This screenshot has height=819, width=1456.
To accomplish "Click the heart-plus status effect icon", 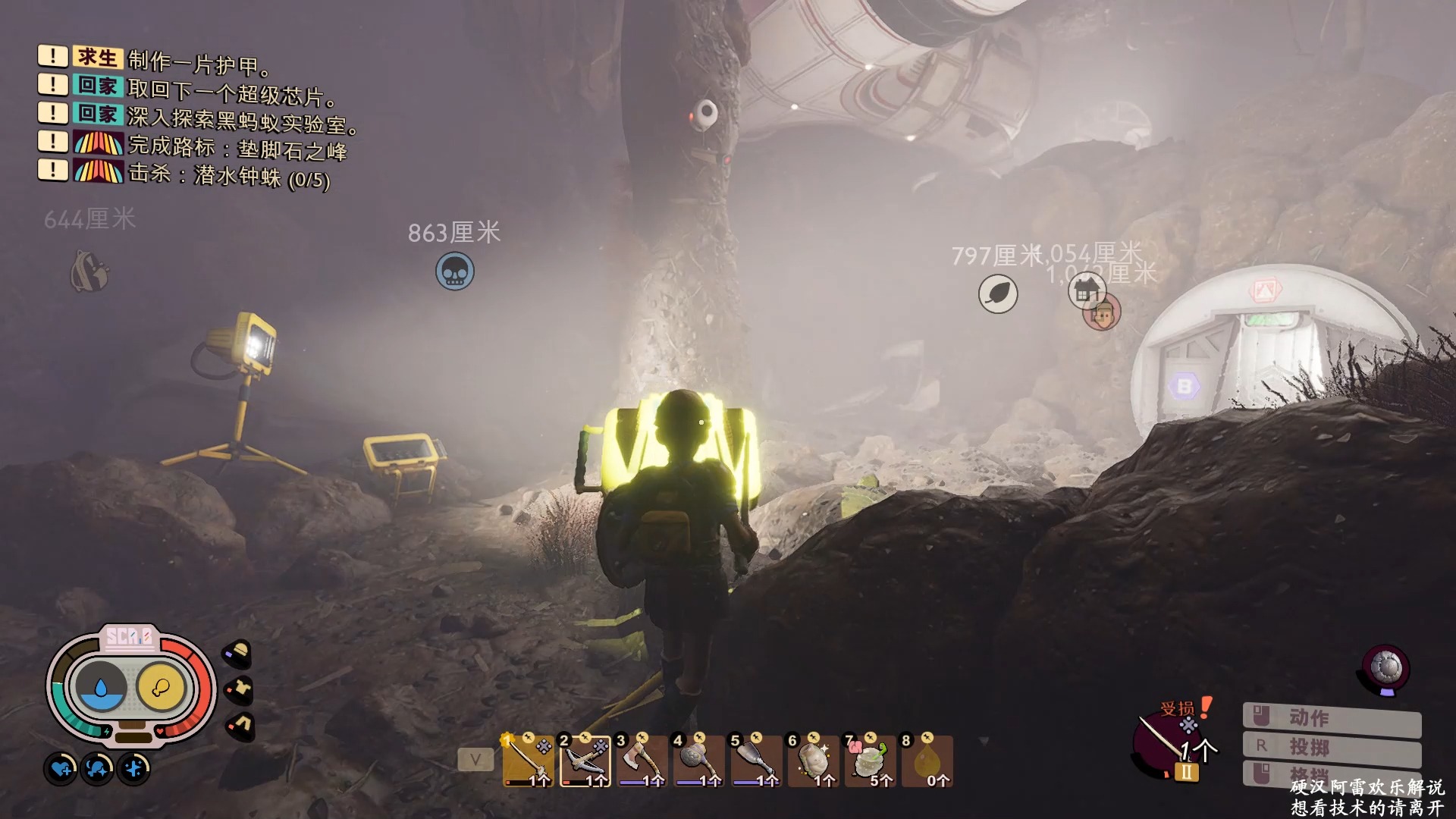I will coord(61,769).
